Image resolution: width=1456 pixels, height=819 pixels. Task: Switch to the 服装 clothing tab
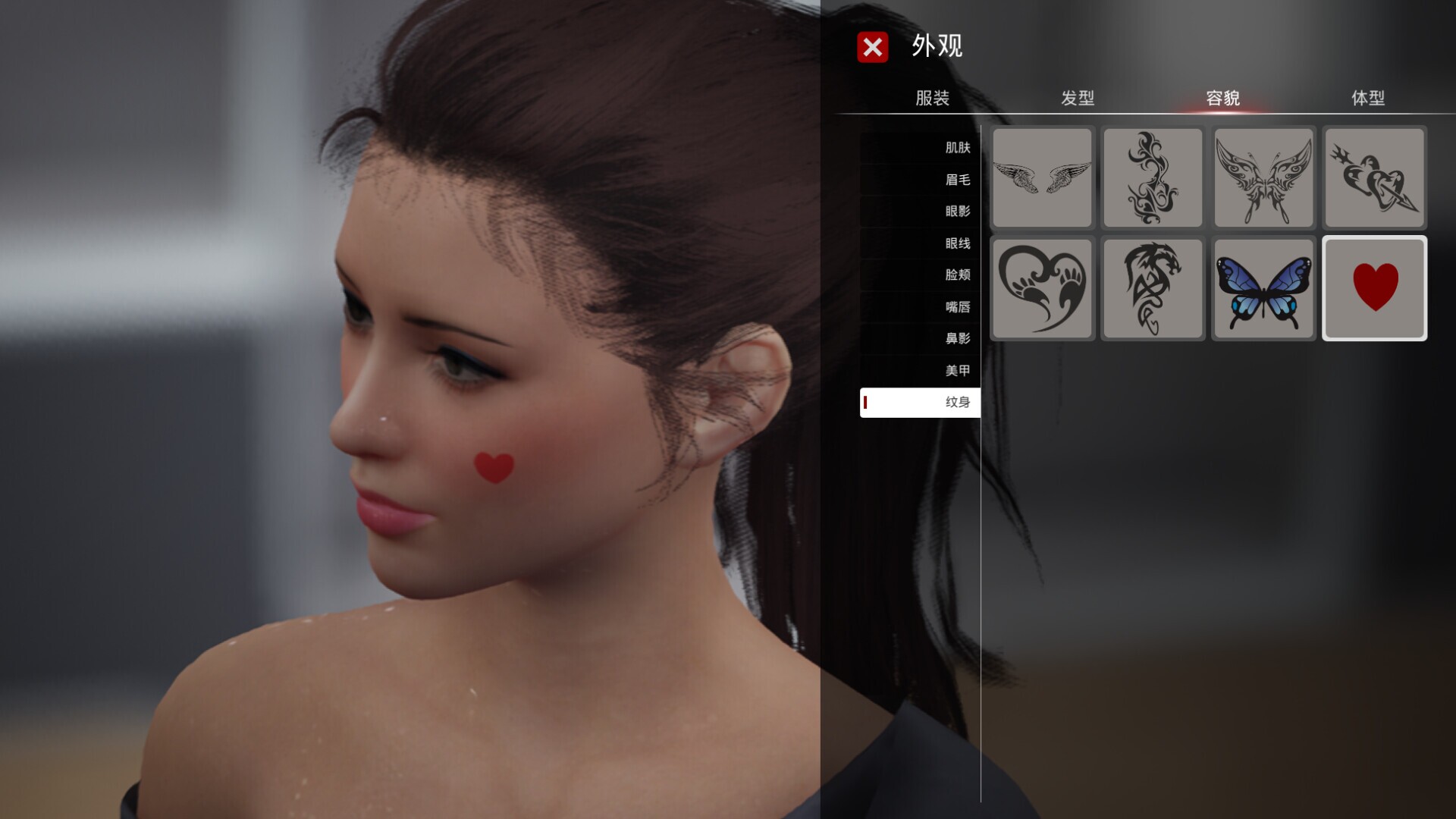click(934, 99)
